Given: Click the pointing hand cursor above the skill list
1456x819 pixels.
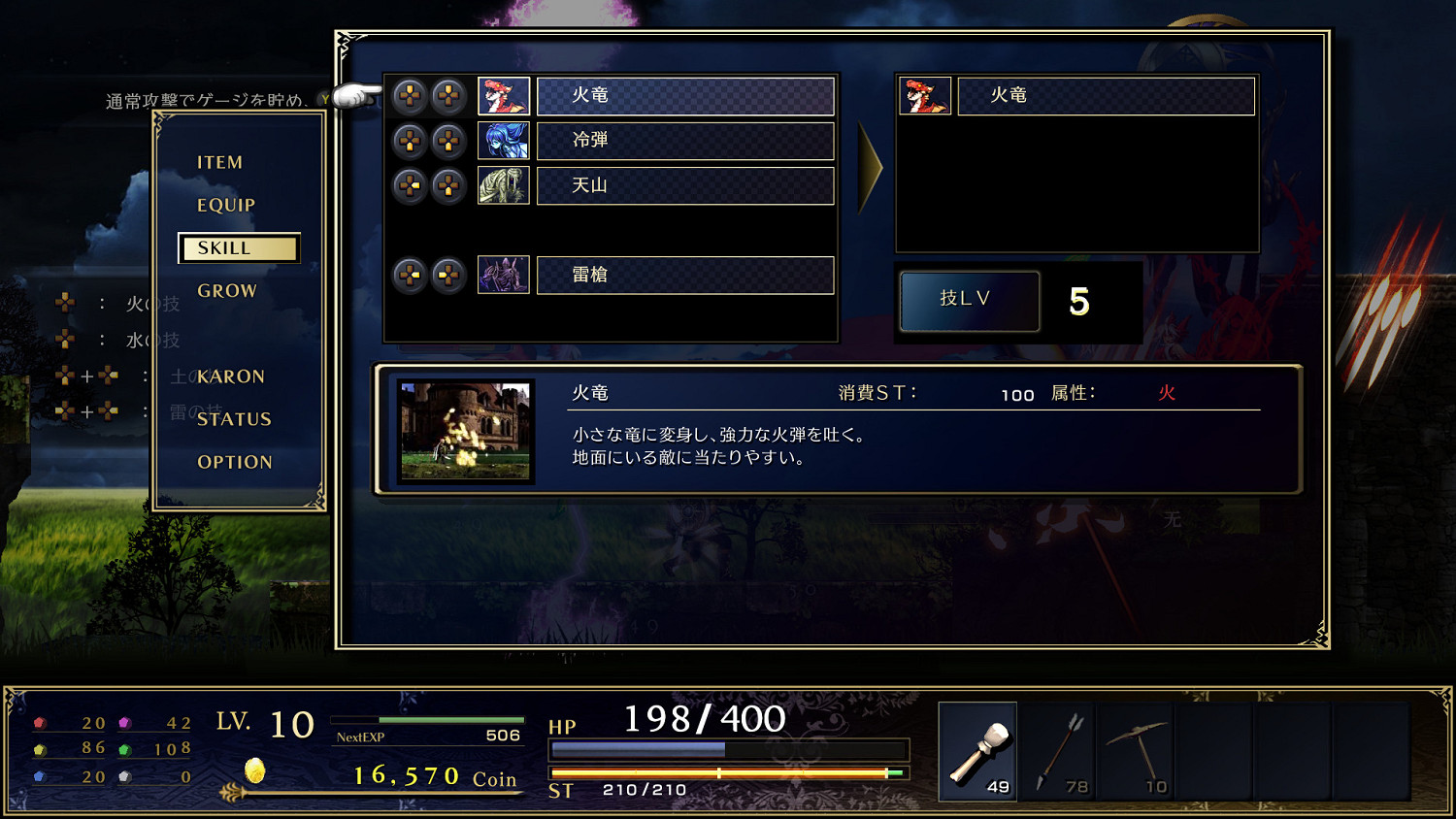Looking at the screenshot, I should (x=357, y=97).
